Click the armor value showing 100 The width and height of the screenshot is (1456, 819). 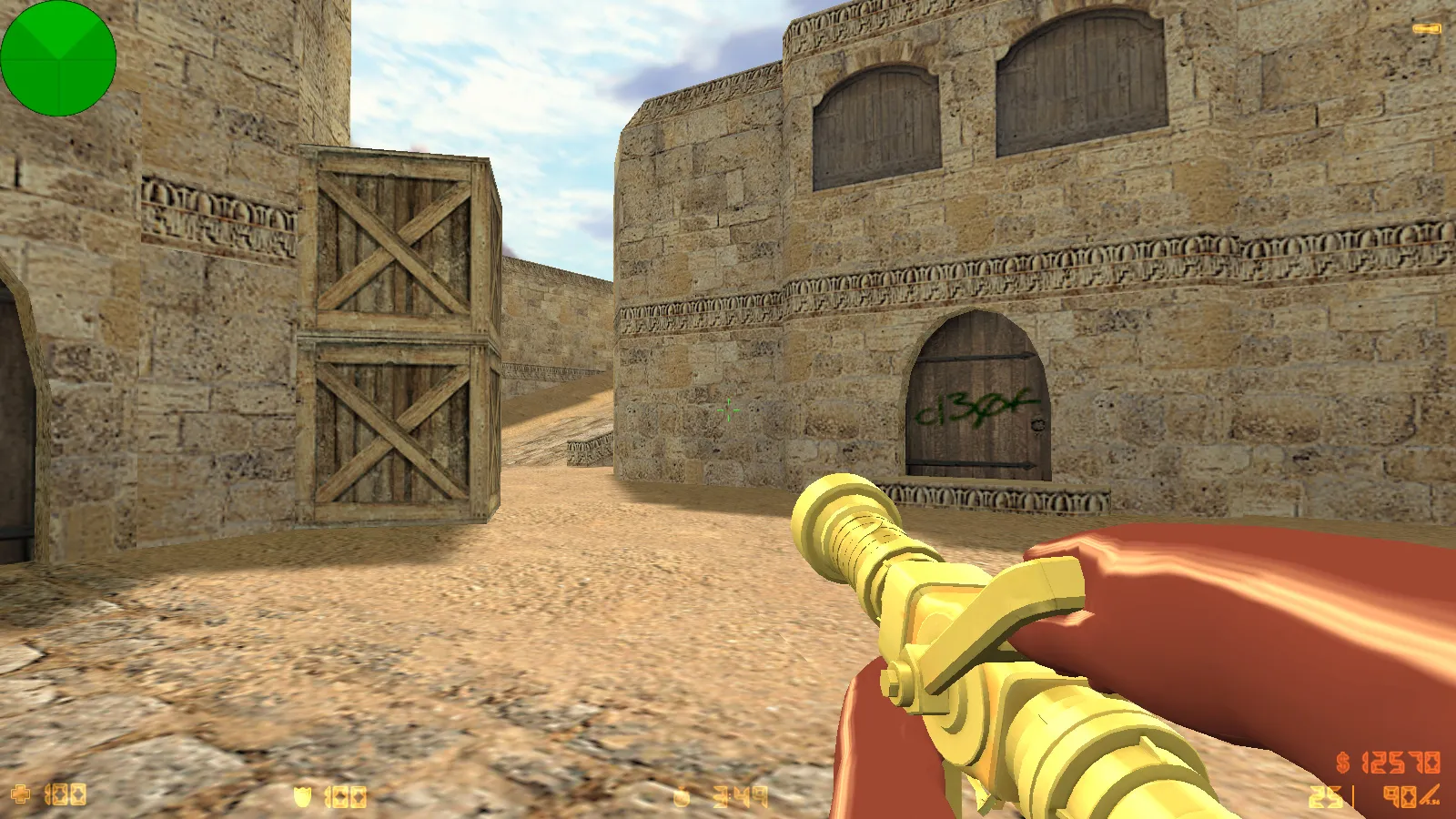coord(346,795)
